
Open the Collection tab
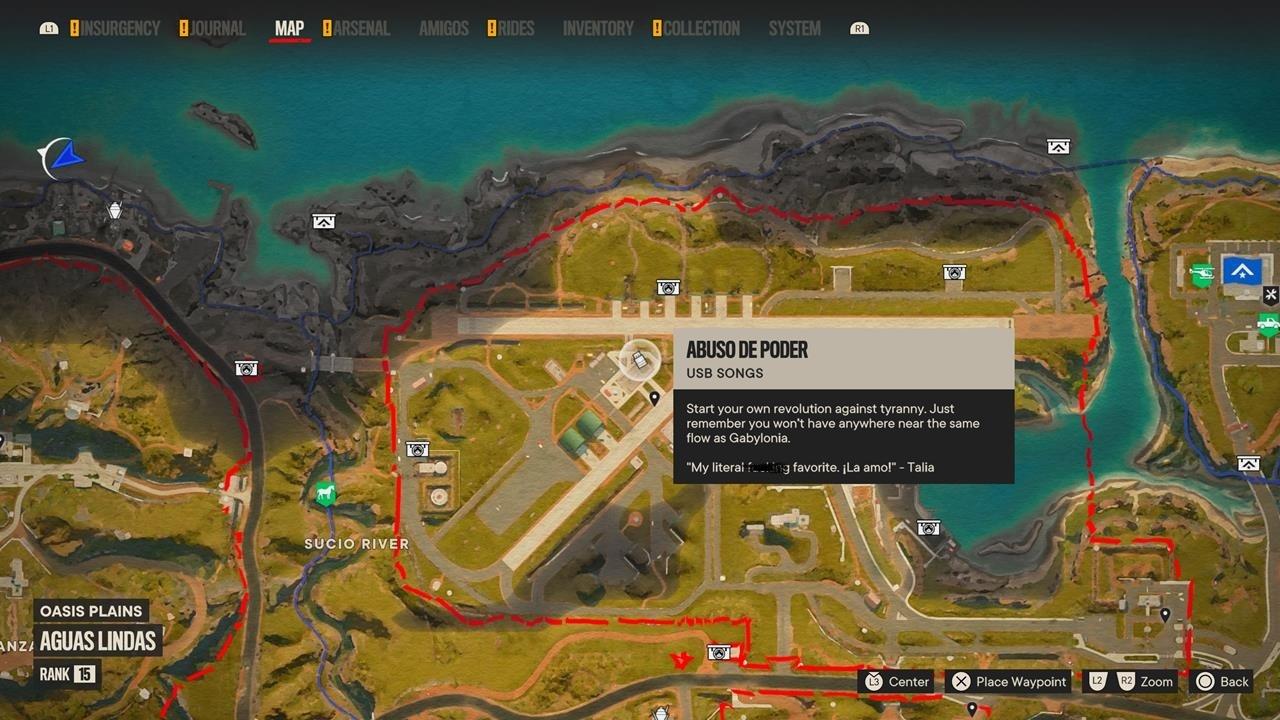[701, 29]
